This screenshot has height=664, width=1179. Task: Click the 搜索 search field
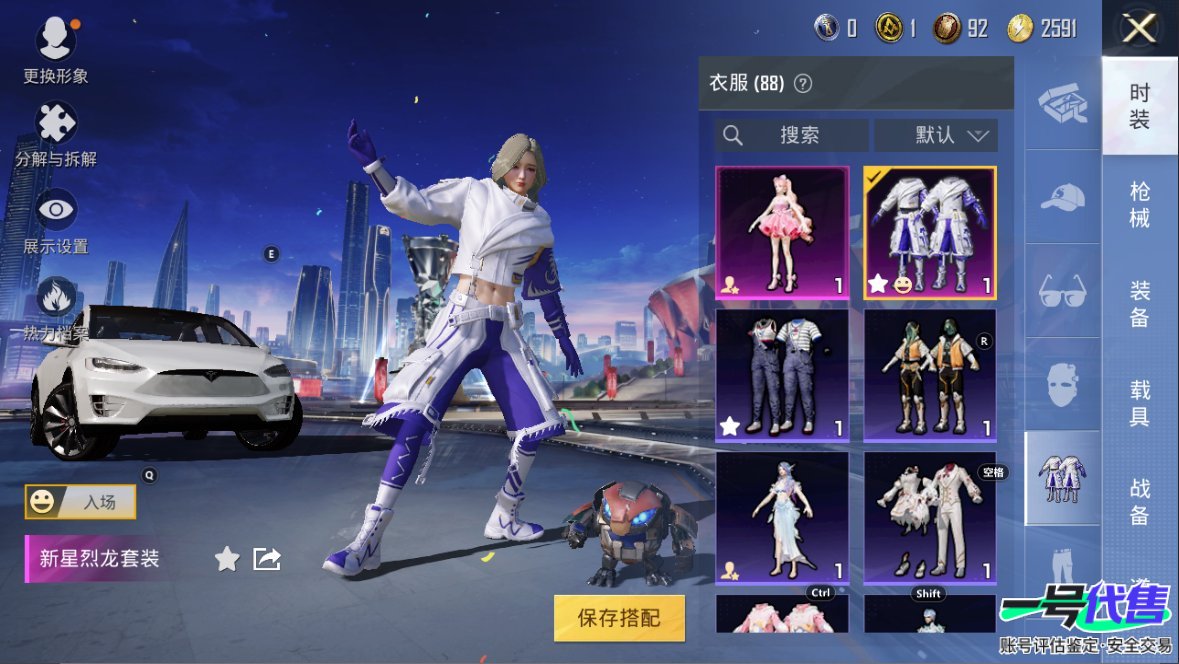click(792, 136)
